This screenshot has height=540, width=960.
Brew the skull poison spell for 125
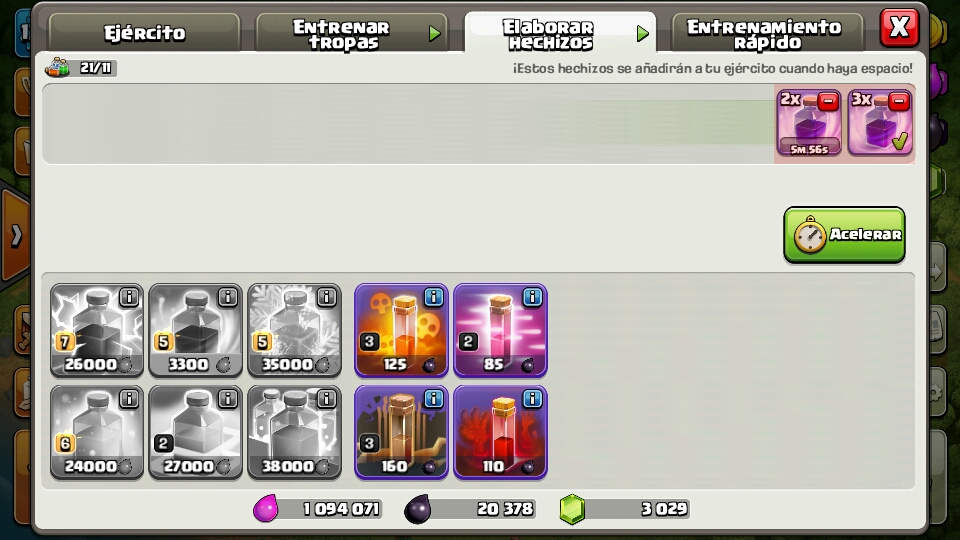click(x=401, y=330)
